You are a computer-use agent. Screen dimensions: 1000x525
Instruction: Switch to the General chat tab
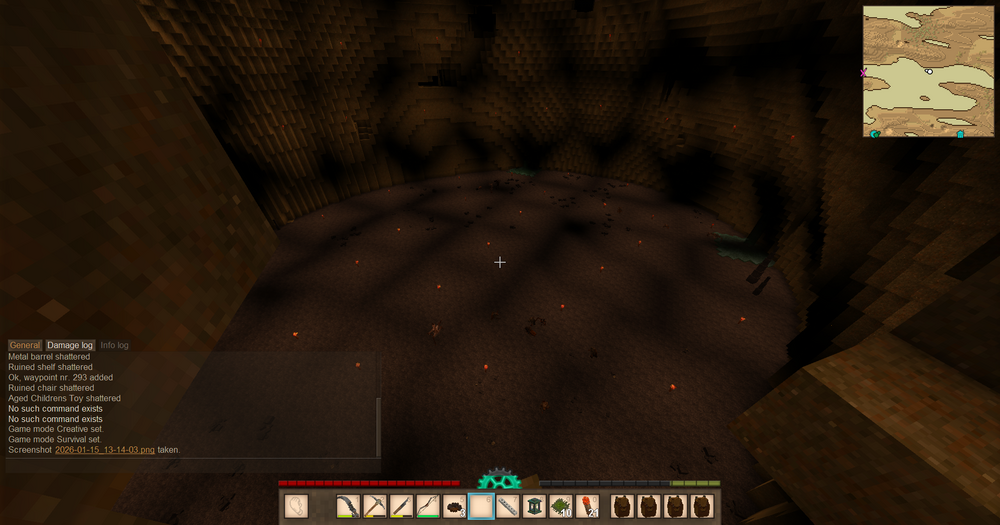25,345
